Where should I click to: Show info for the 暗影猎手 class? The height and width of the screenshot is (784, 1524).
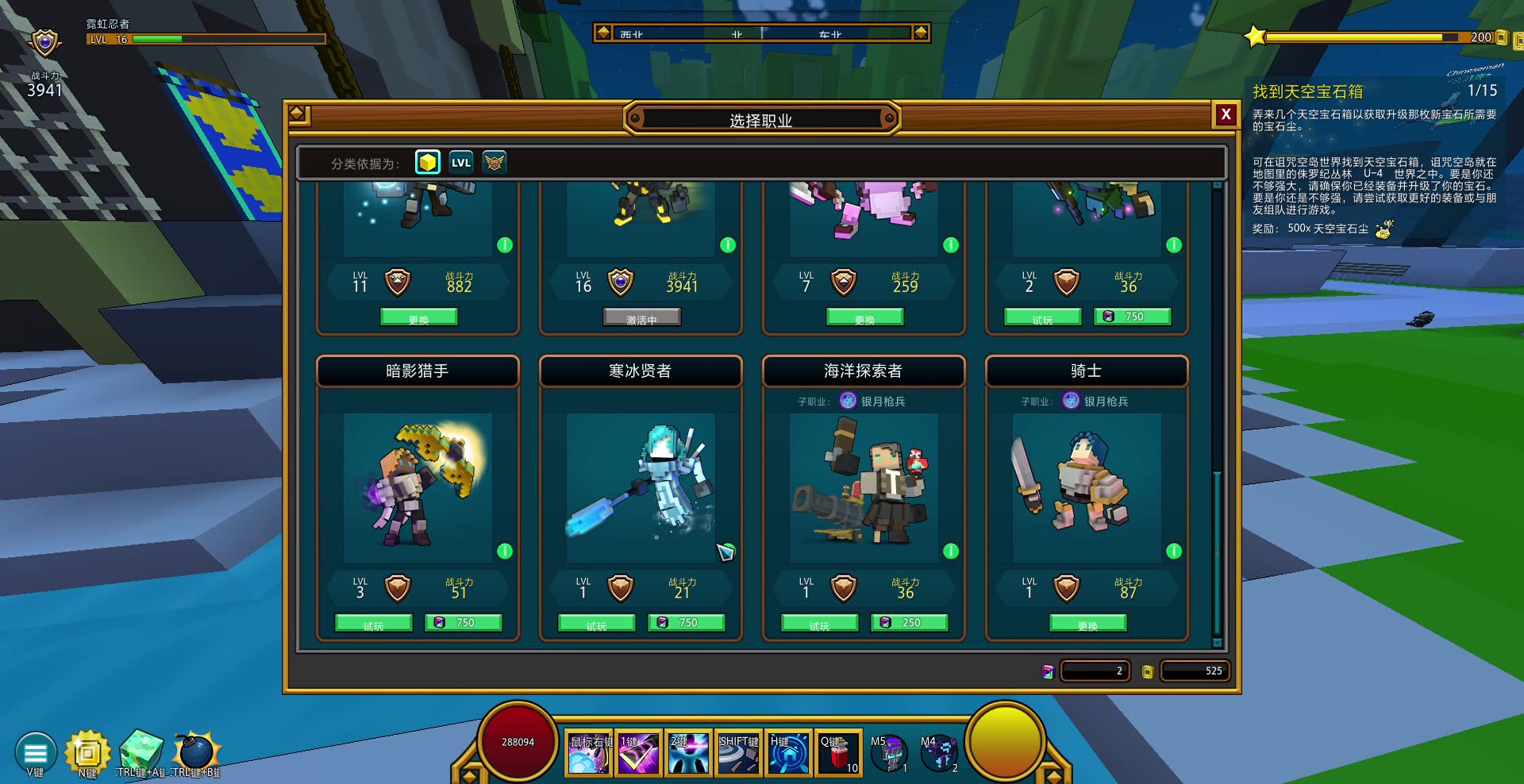point(505,551)
